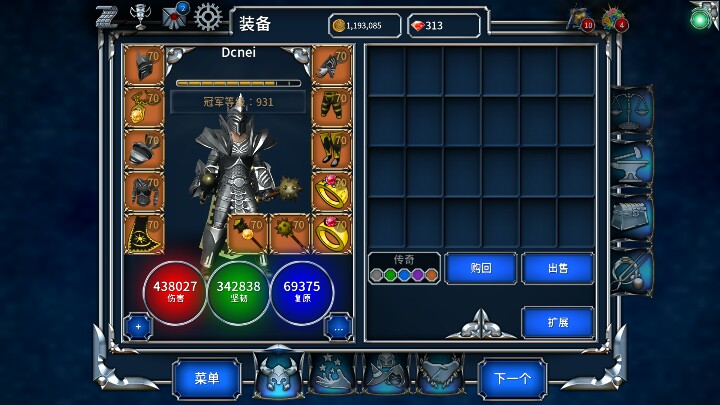Choose the equipped black cape slot
720x405 pixels.
click(144, 233)
